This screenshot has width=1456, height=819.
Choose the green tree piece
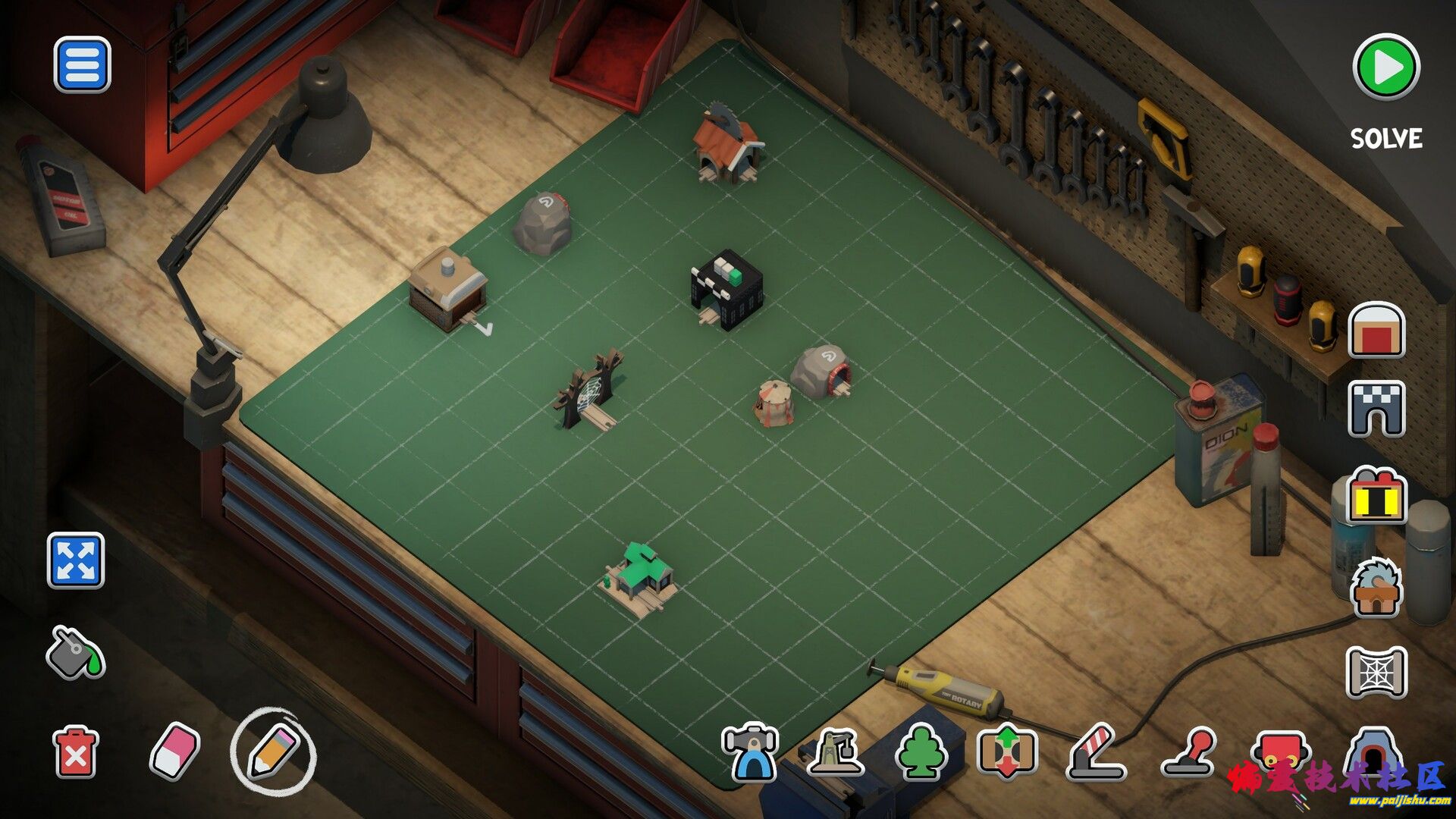point(921,752)
